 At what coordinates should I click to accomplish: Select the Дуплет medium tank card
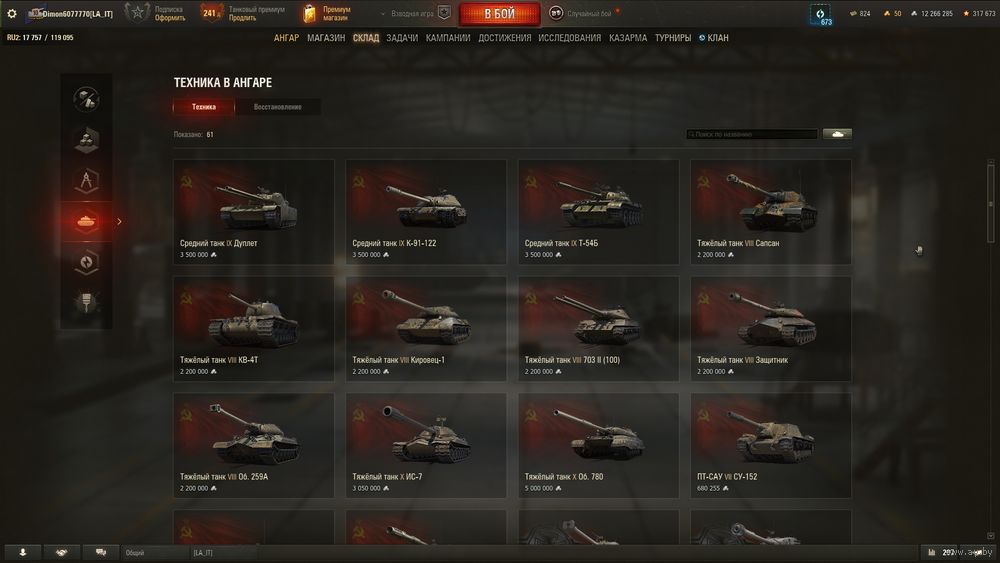254,212
